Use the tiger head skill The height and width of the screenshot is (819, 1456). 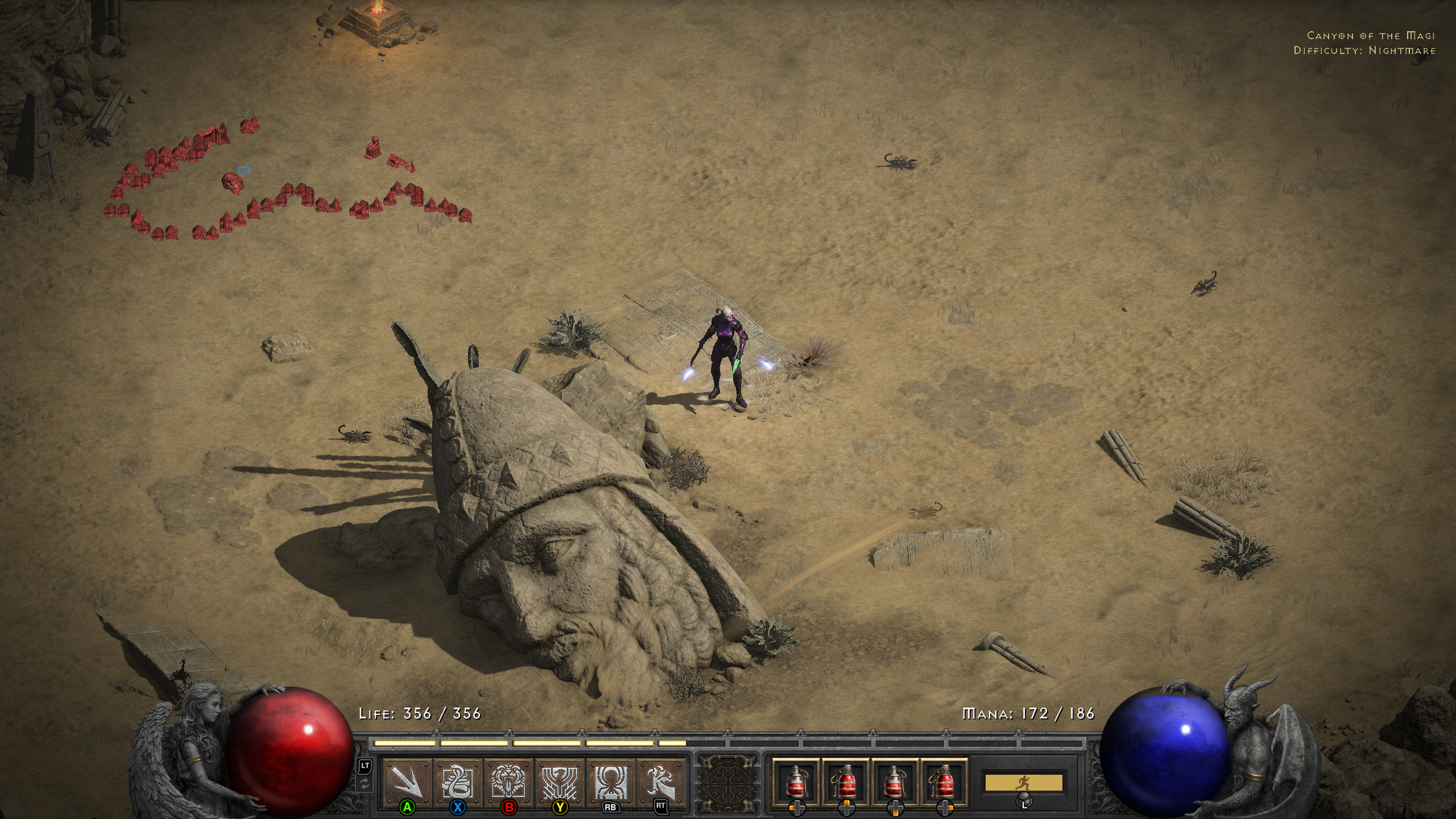[508, 781]
